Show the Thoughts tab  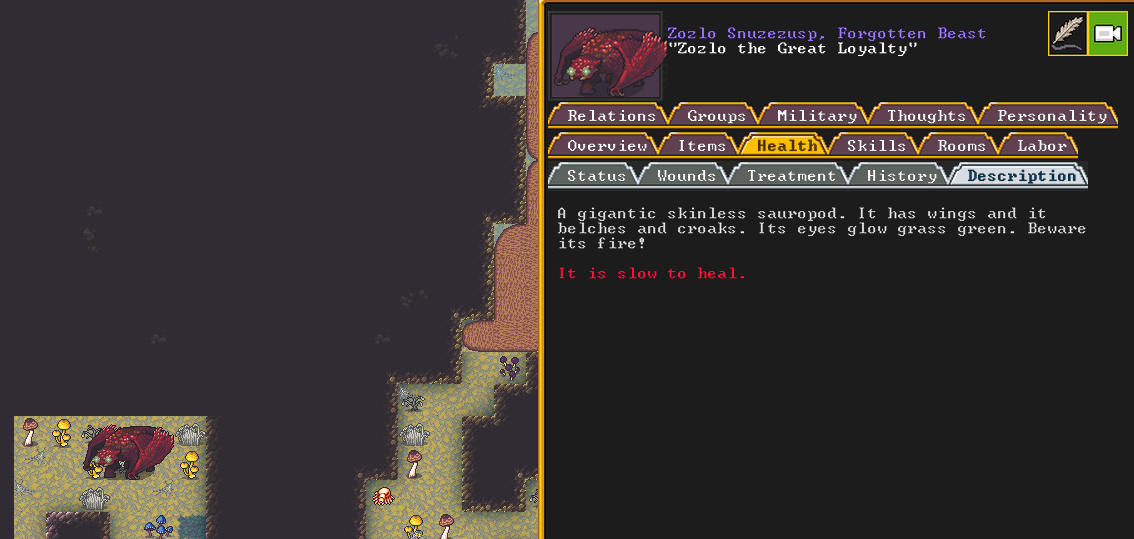pos(926,116)
